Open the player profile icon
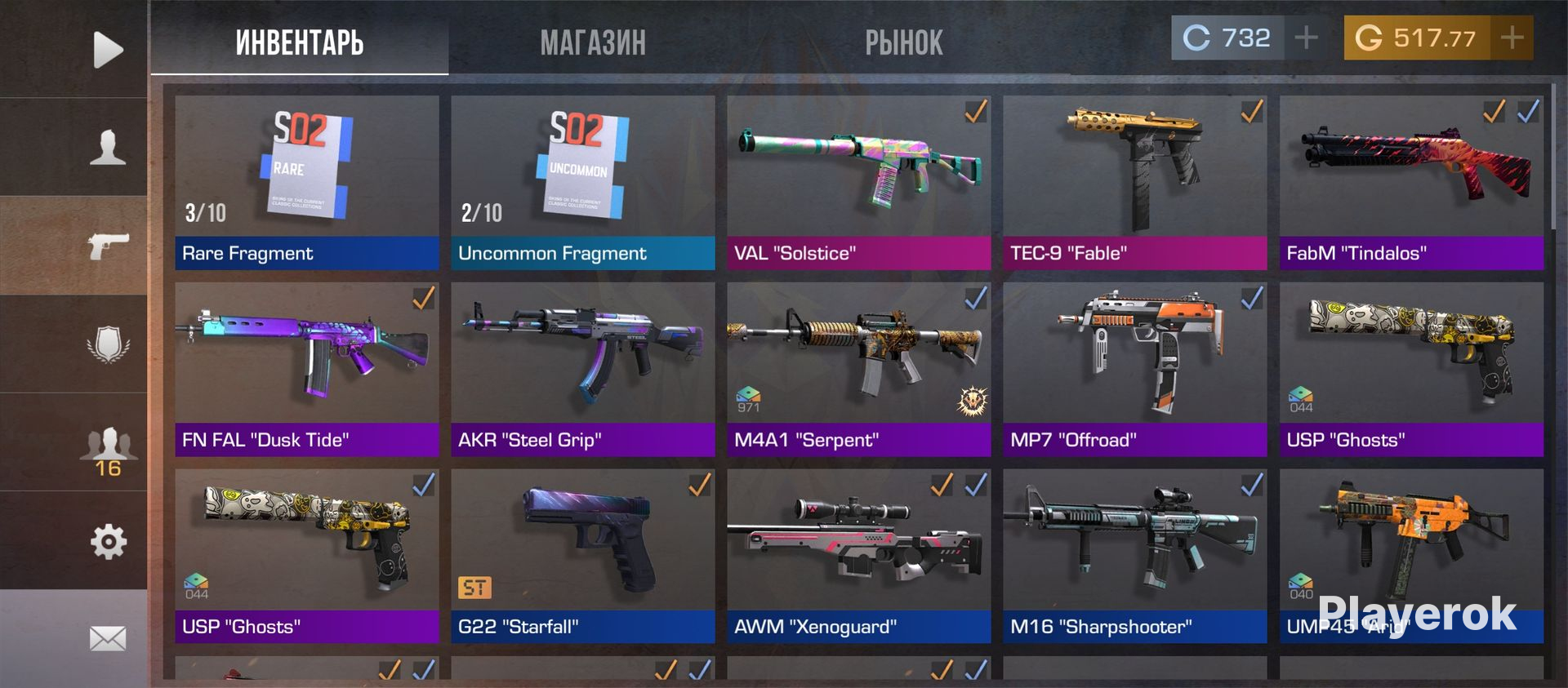Viewport: 1568px width, 688px height. click(x=108, y=148)
